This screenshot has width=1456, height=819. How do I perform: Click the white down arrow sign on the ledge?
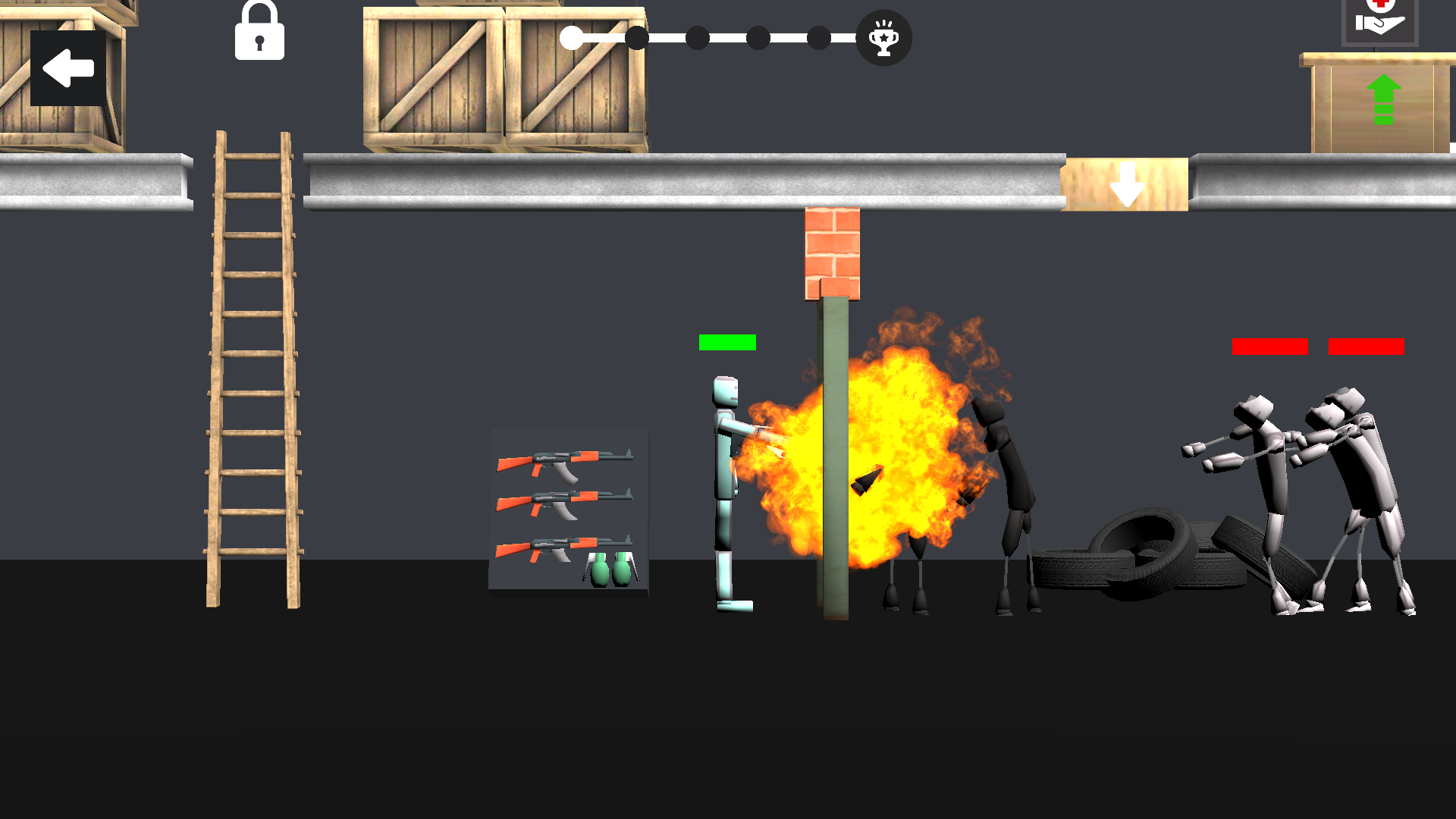[1125, 184]
